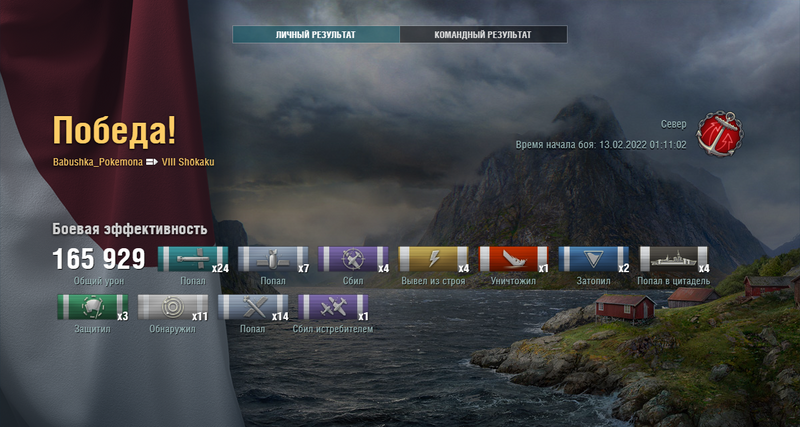800x427 pixels.
Task: Select the Затопил flooding ribbon
Action: click(594, 260)
